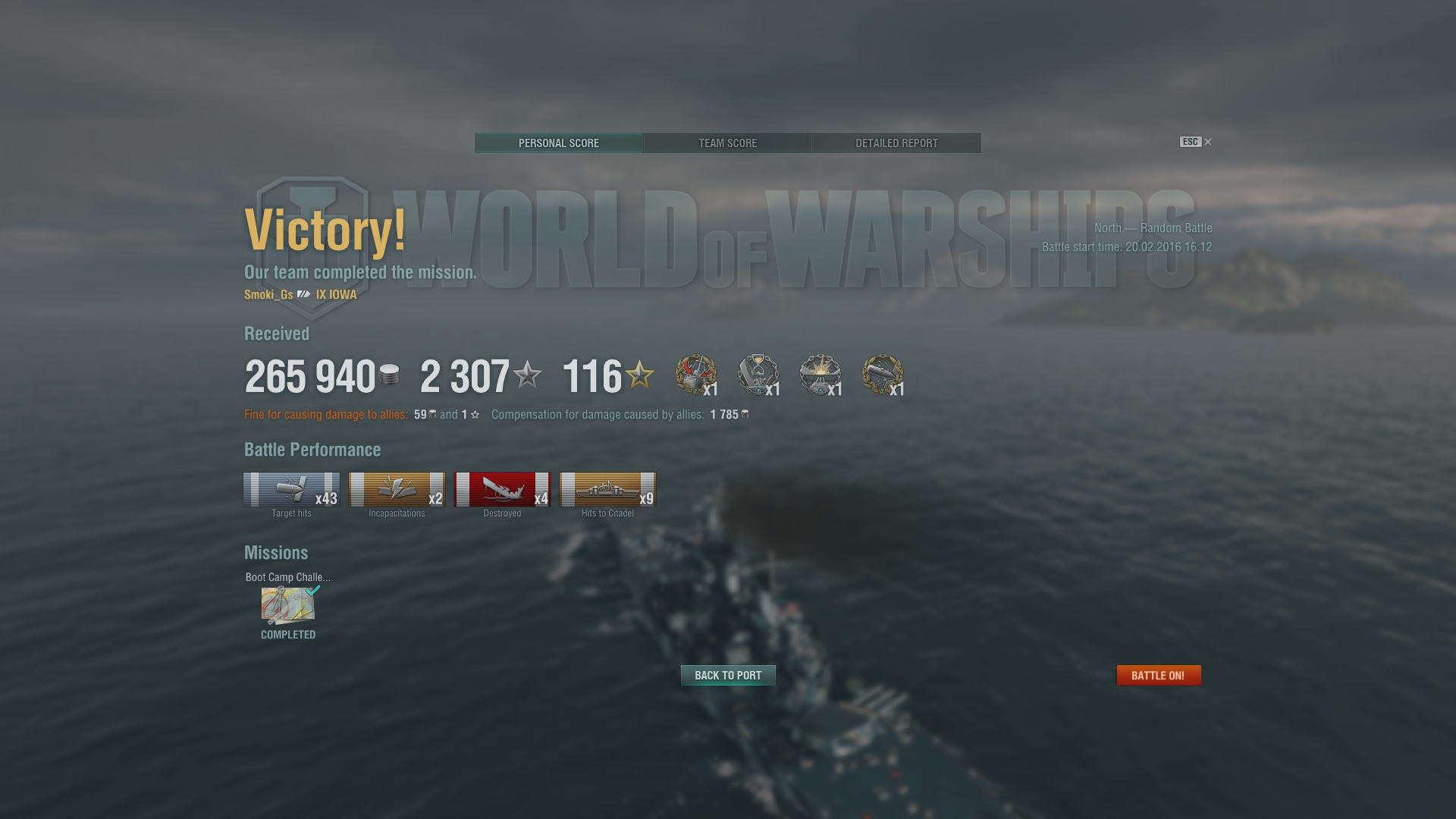Select the Personal Score tab

pyautogui.click(x=559, y=143)
